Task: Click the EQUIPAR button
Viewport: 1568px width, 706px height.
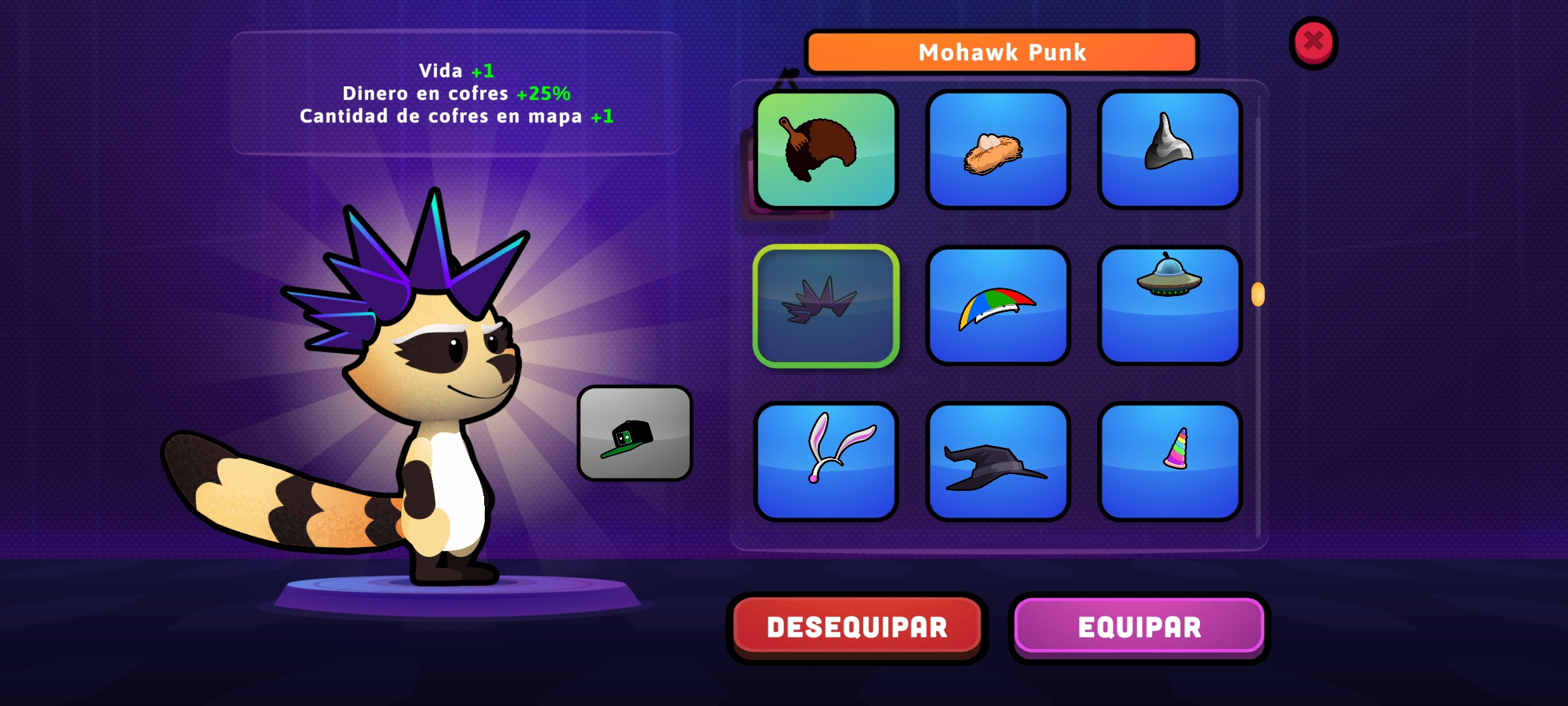Action: coord(1139,627)
